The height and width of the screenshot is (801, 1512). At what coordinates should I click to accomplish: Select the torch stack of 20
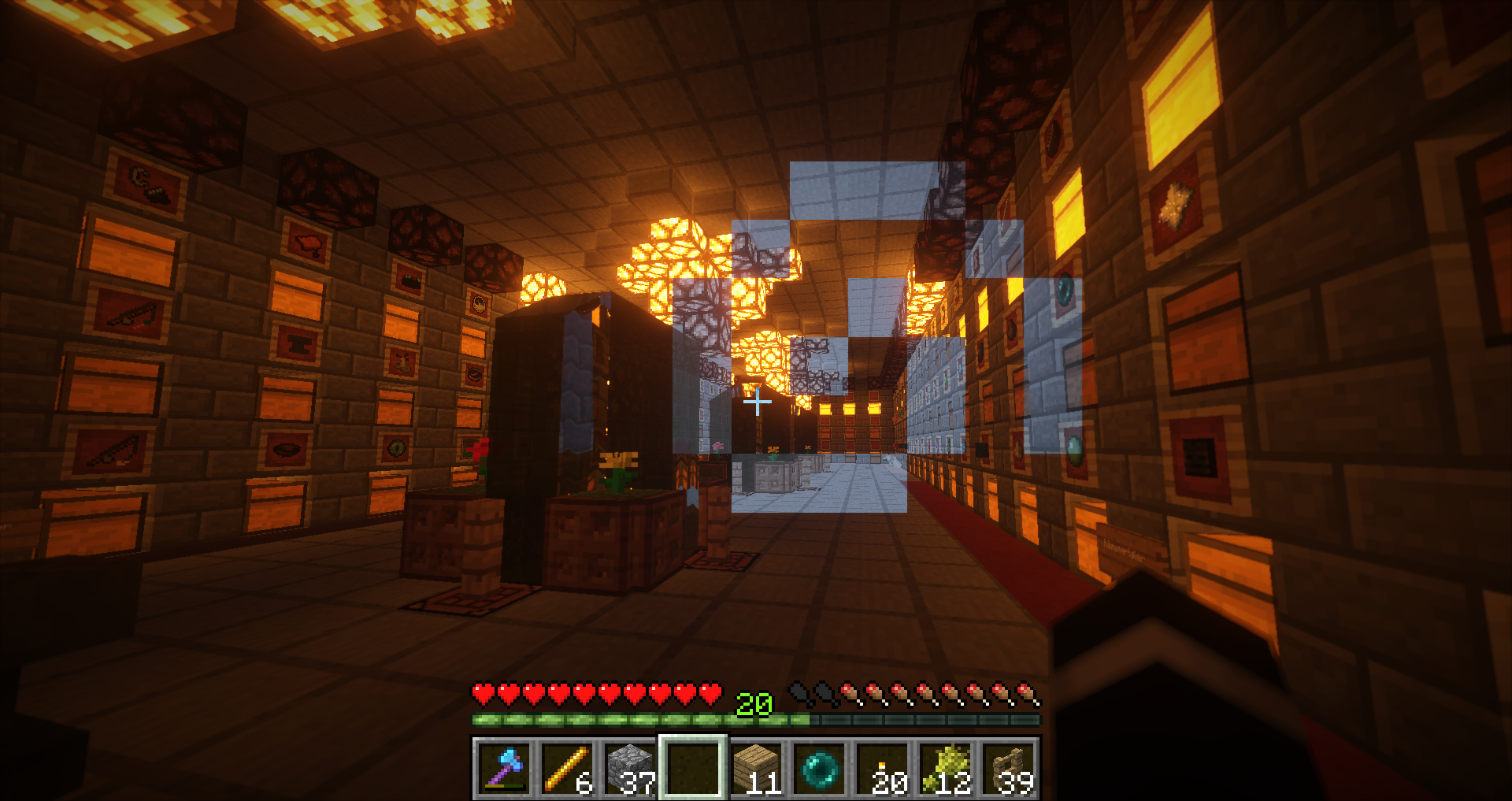click(x=882, y=768)
